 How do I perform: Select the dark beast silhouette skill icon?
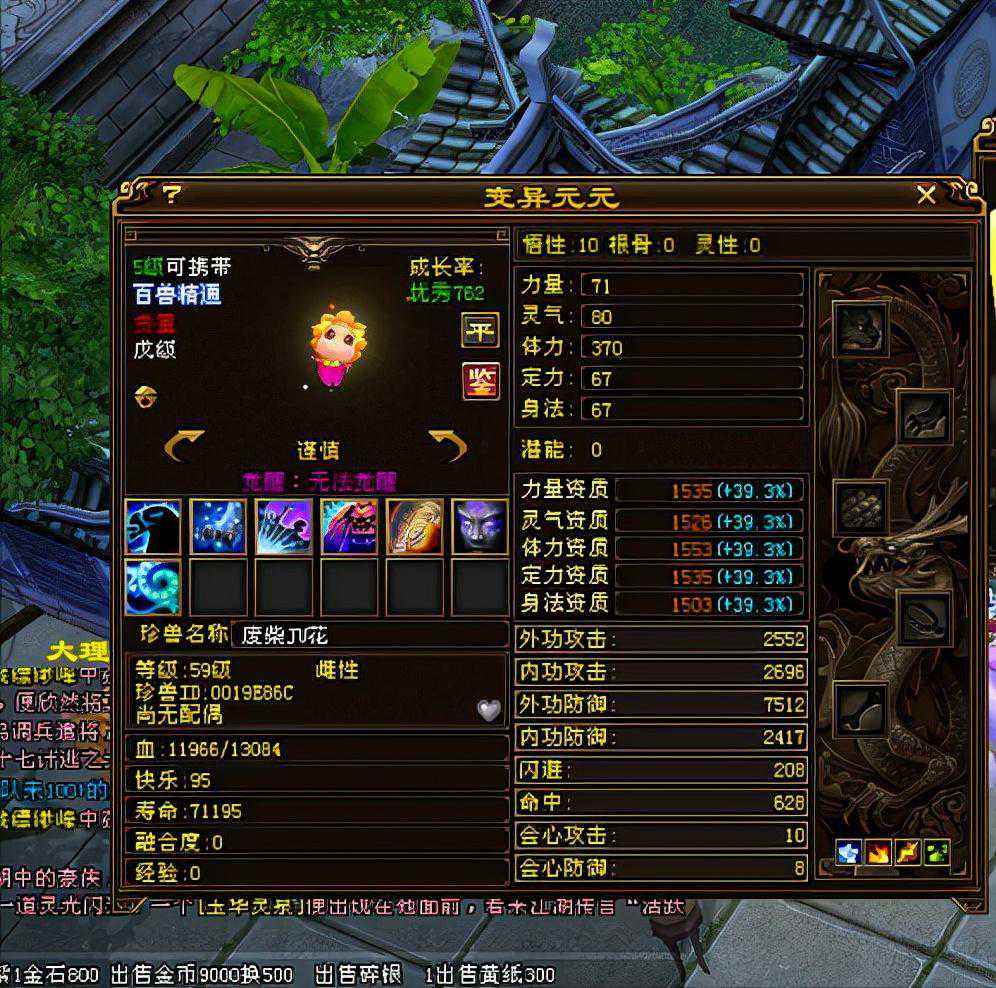pos(153,526)
